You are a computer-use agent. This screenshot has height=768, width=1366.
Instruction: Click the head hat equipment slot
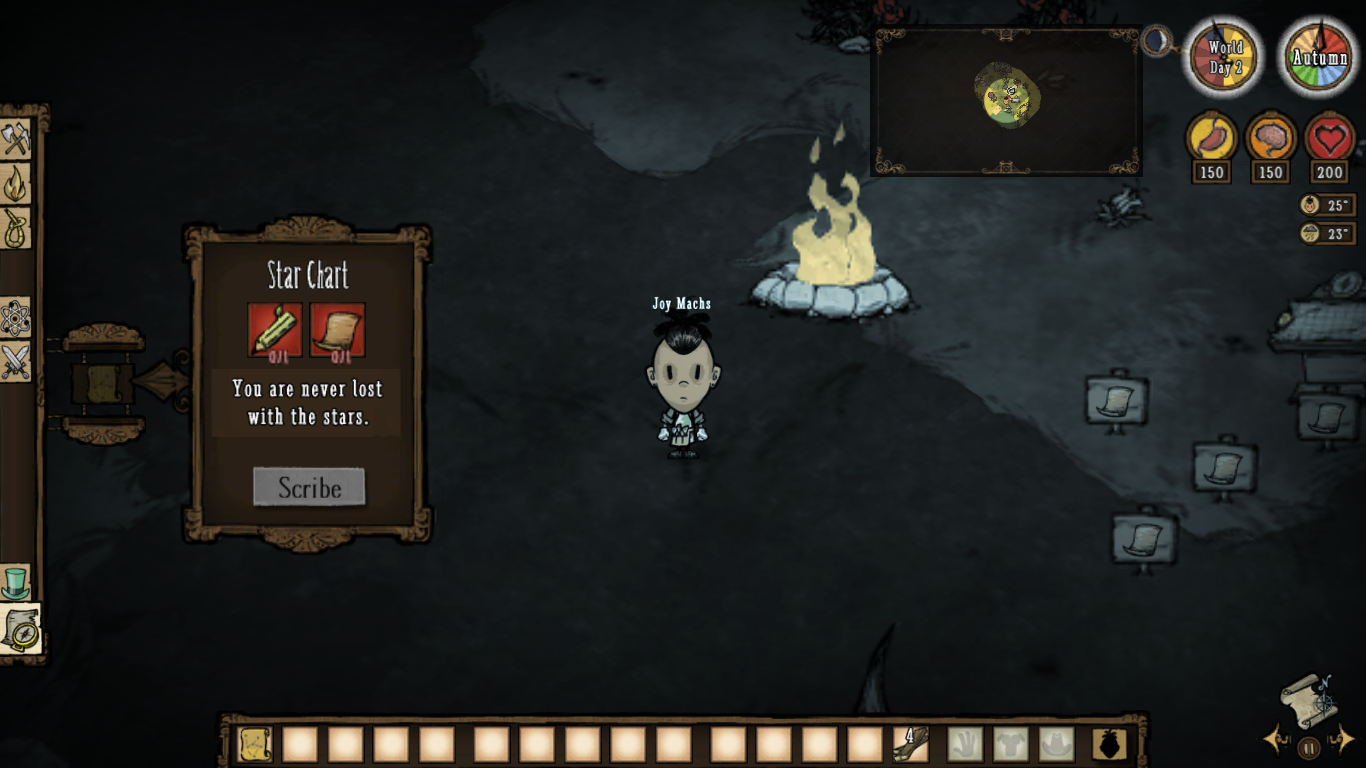[x=1056, y=744]
